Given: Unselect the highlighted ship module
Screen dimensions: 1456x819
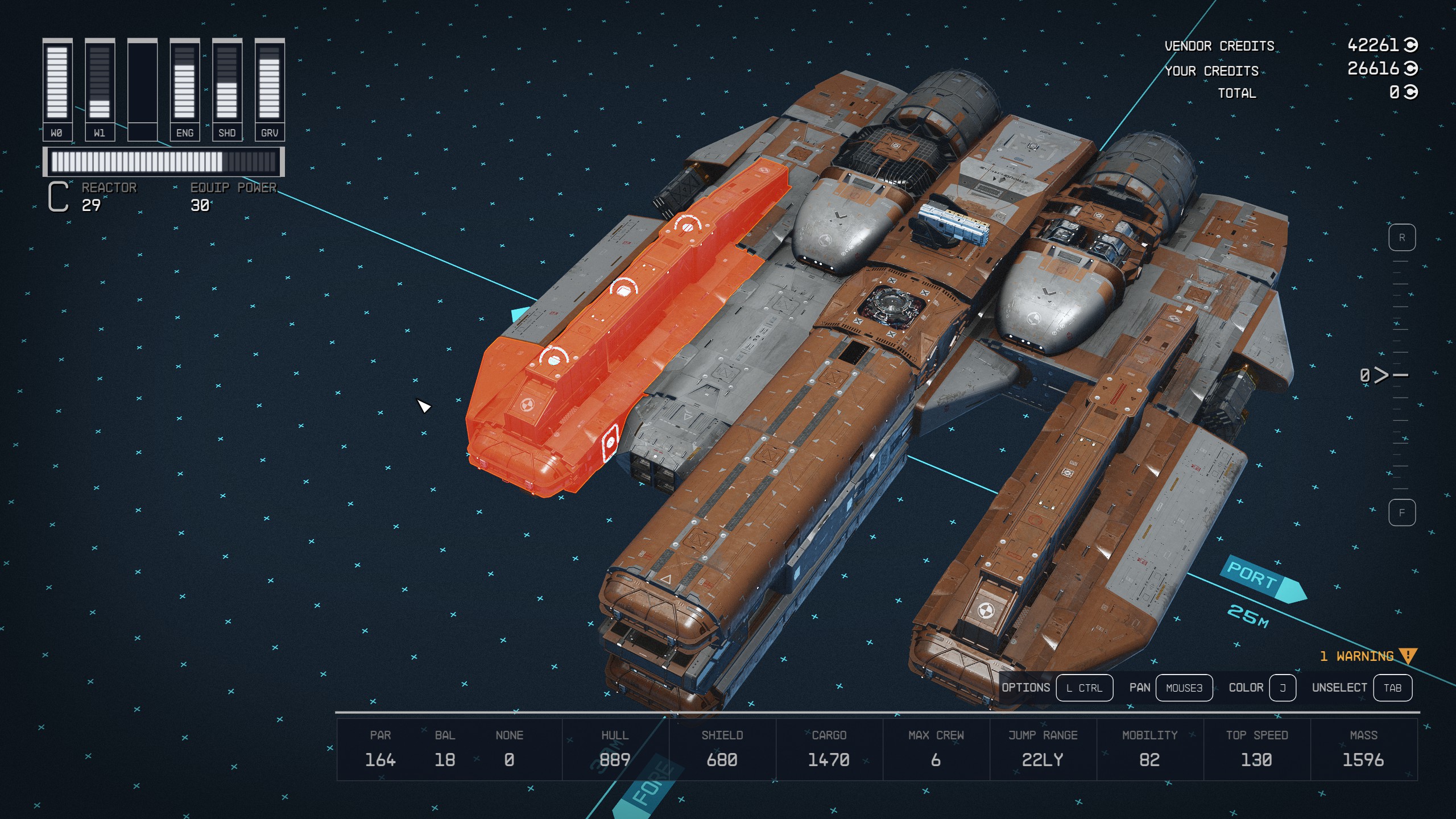Looking at the screenshot, I should pyautogui.click(x=1392, y=688).
